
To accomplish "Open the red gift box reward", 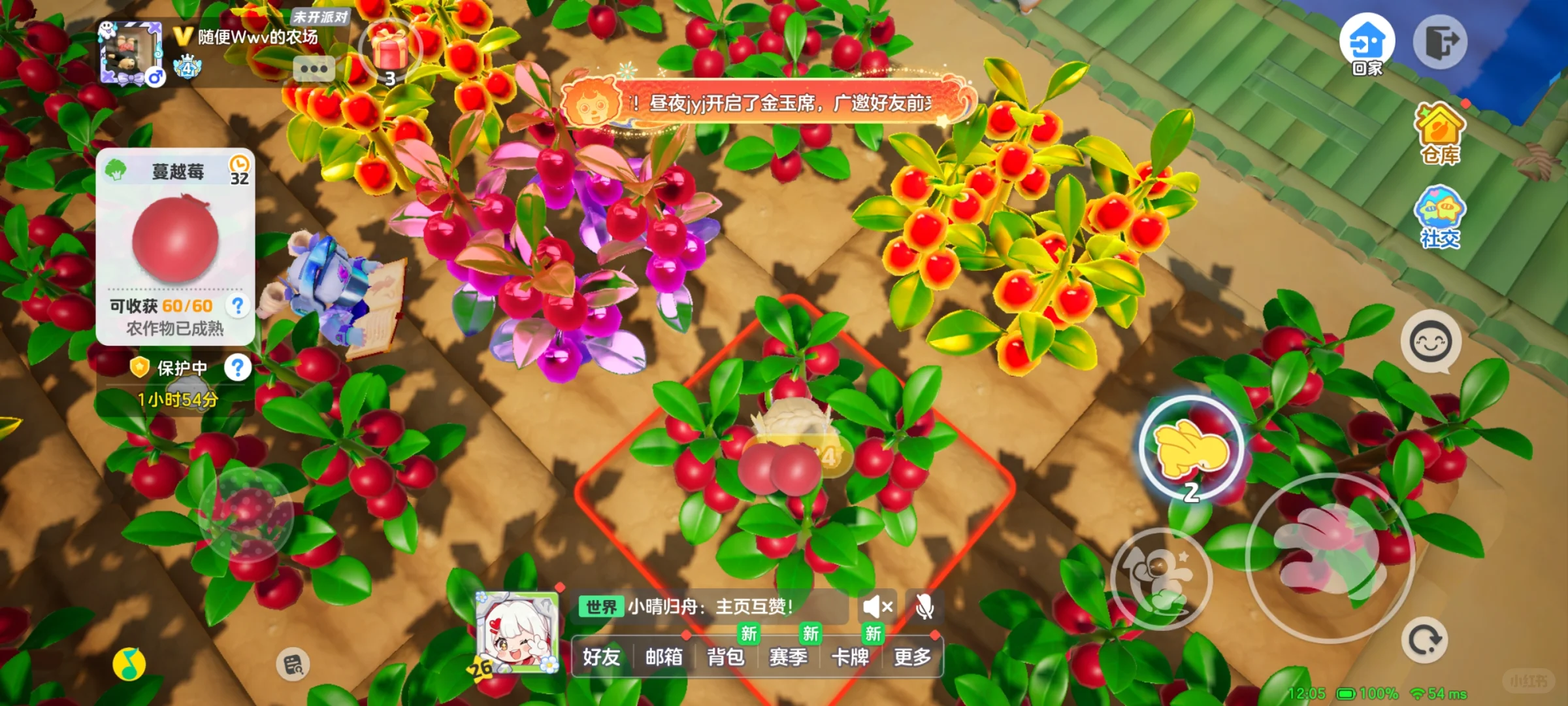I will (x=389, y=50).
